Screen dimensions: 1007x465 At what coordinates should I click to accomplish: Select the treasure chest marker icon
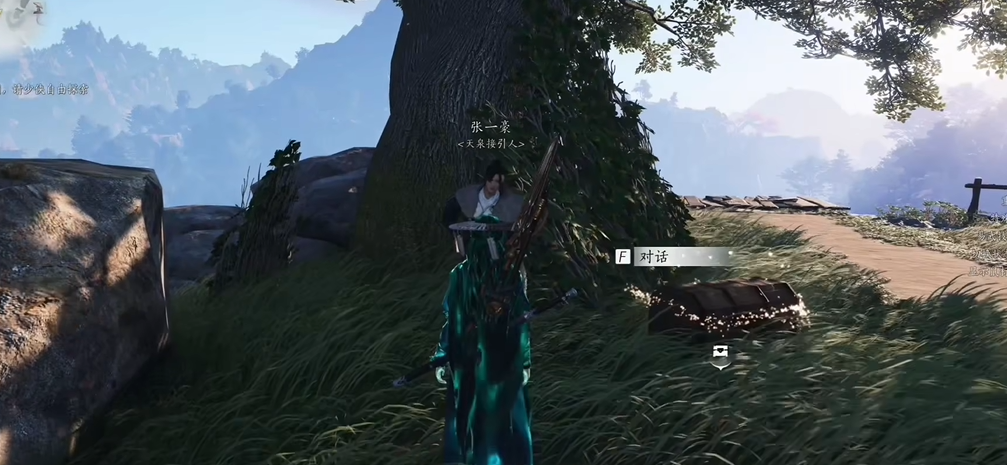point(720,353)
